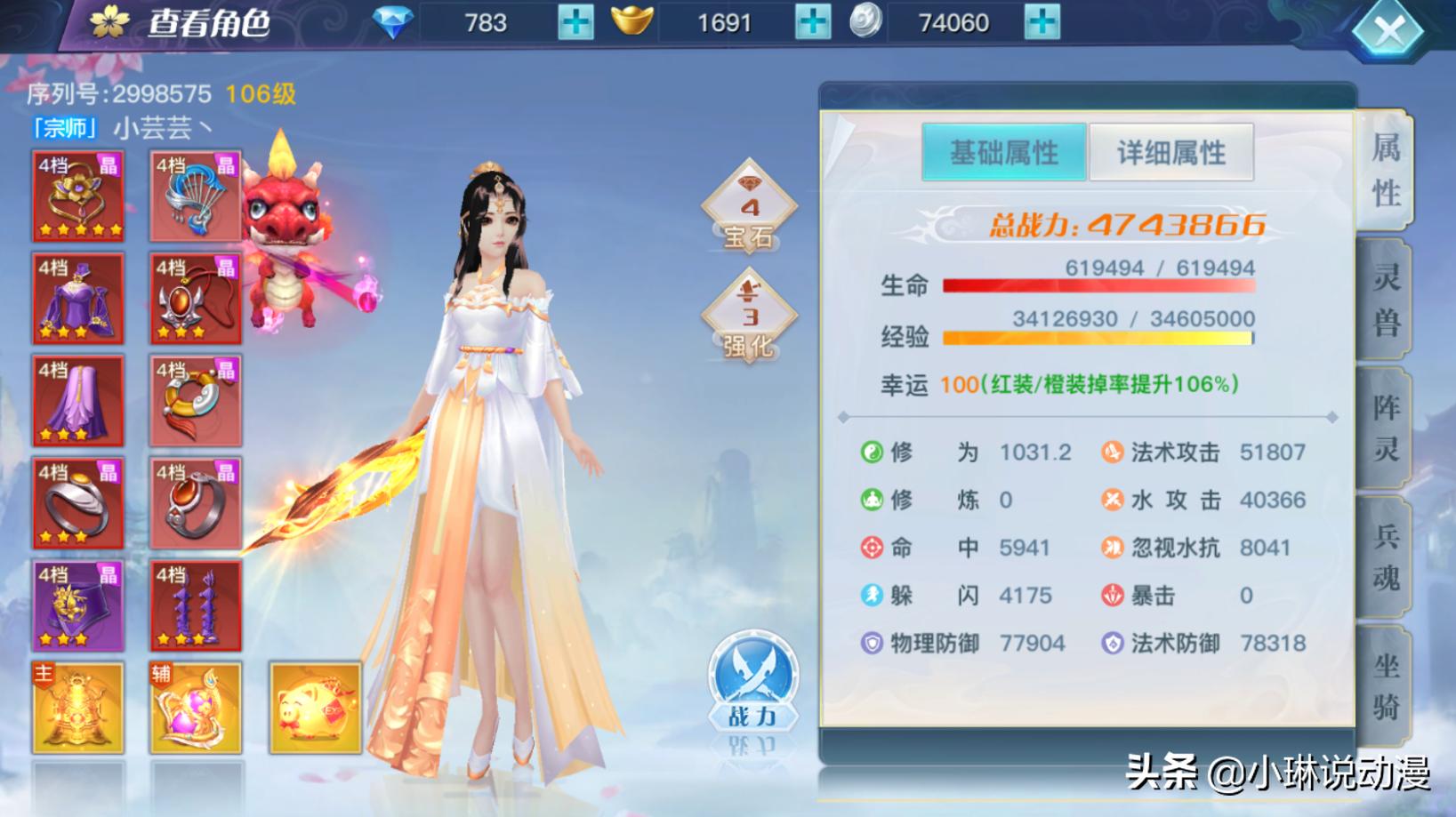Select the 辅 purple orb slot
Viewport: 1456px width, 817px height.
[196, 708]
